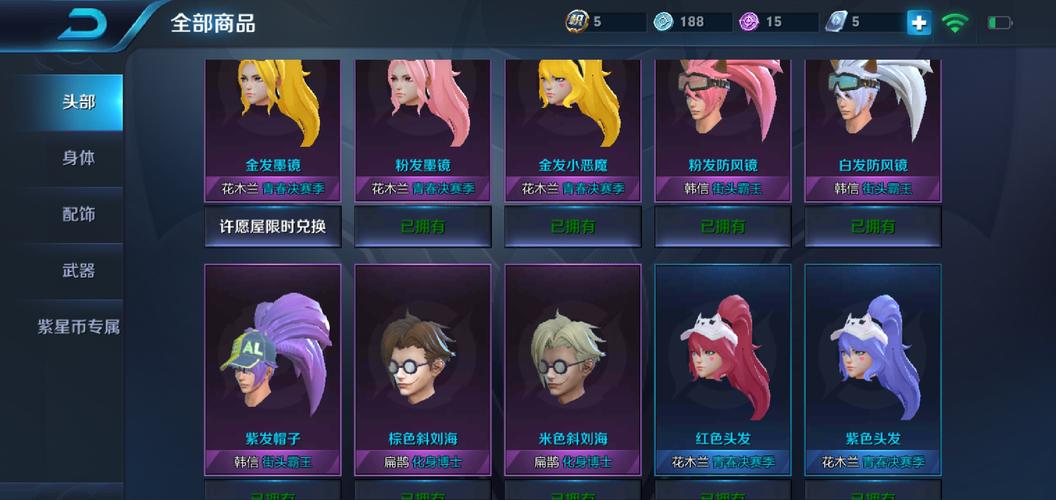Choose the 米色斜刘海 item card
The image size is (1056, 500).
573,365
